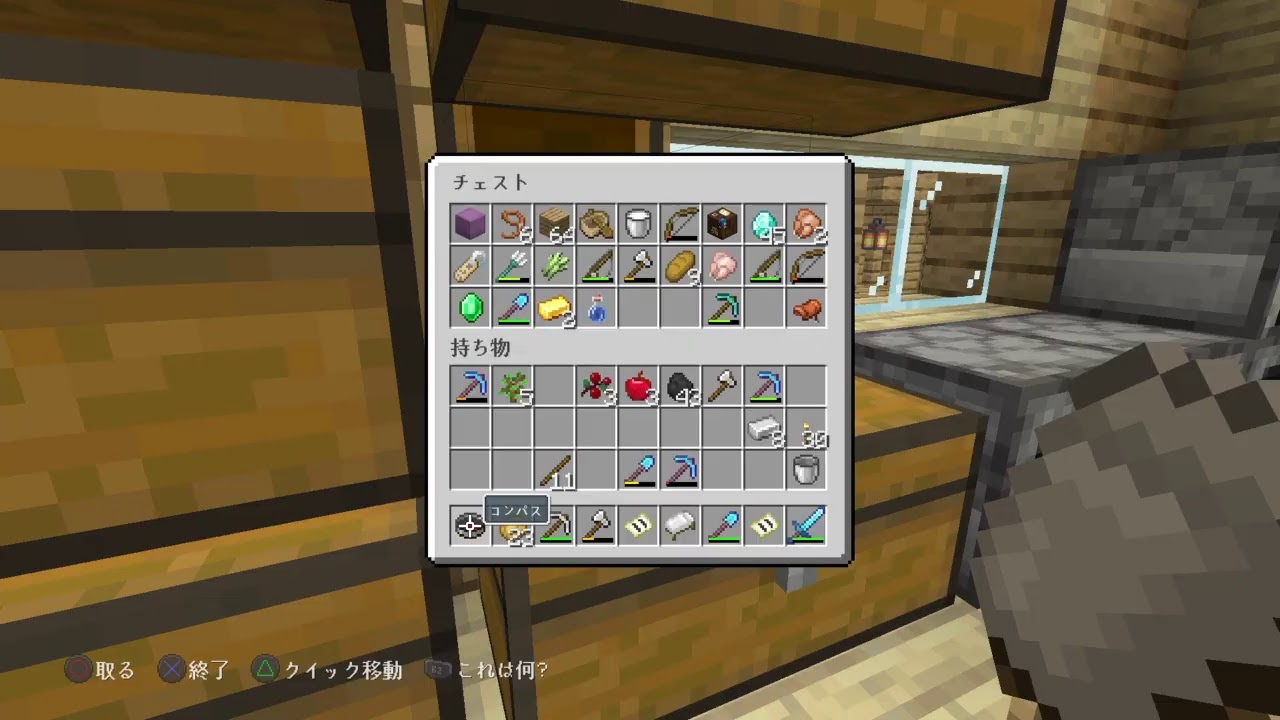The width and height of the screenshot is (1280, 720).
Task: Click the diamond stack in the chest
Action: pos(764,222)
